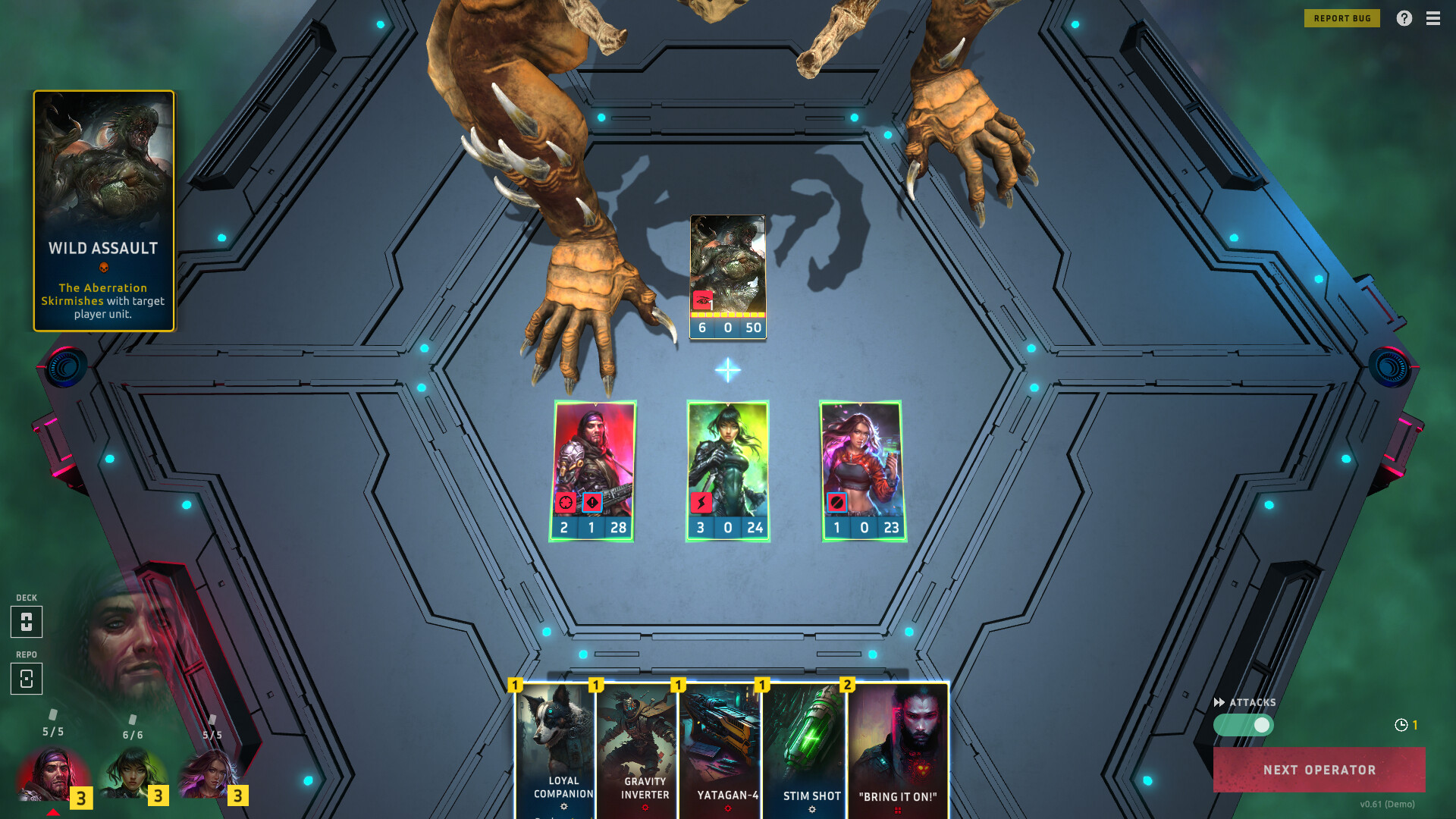
Task: Open the hamburger menu in the top right
Action: tap(1433, 18)
